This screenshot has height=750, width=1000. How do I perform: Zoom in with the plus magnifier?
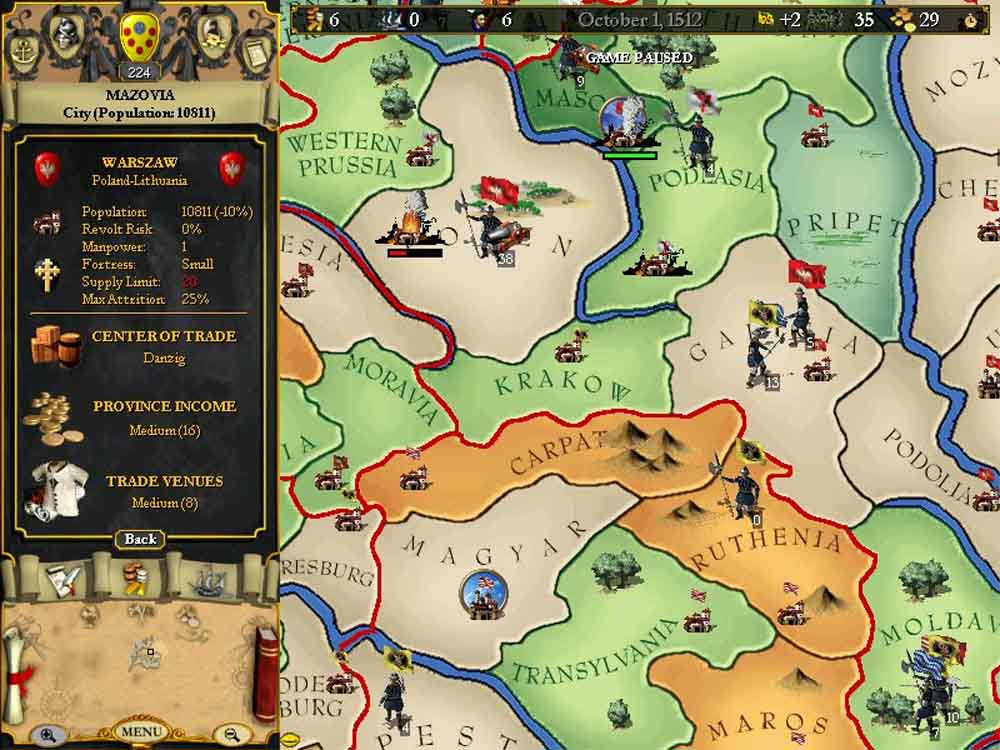[x=47, y=734]
